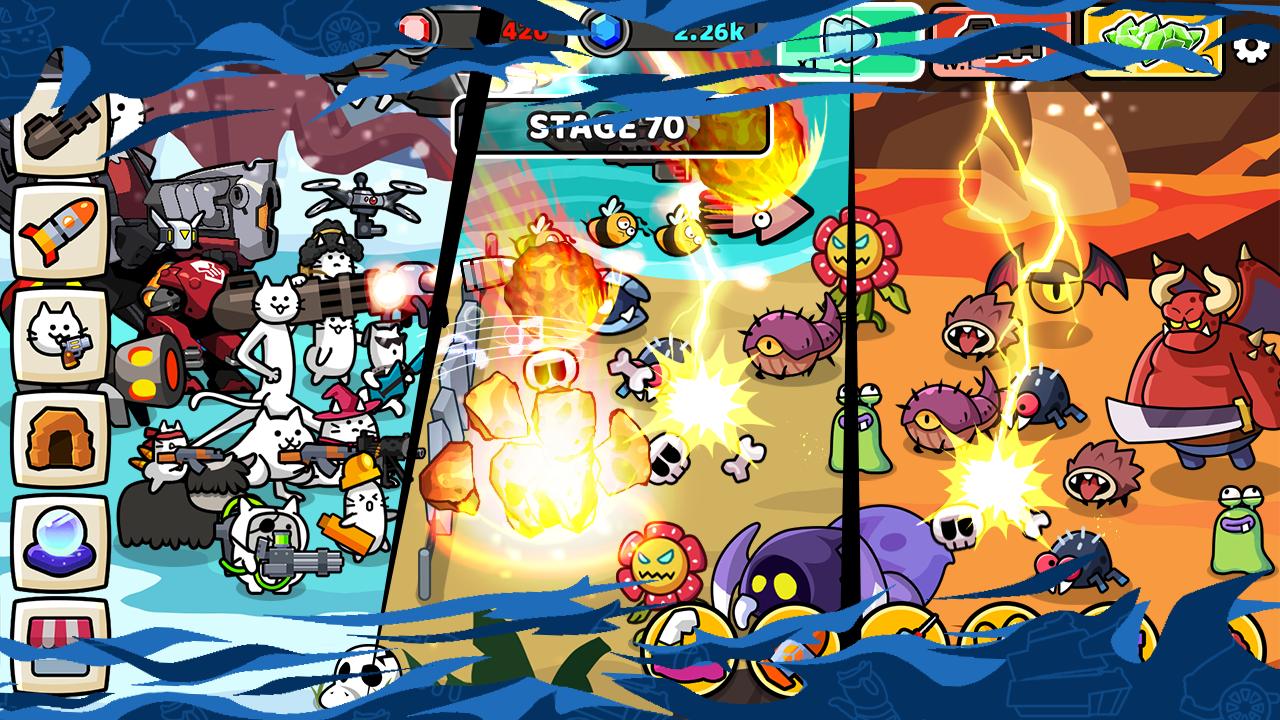
Task: Tap the red tank button
Action: 1002,41
